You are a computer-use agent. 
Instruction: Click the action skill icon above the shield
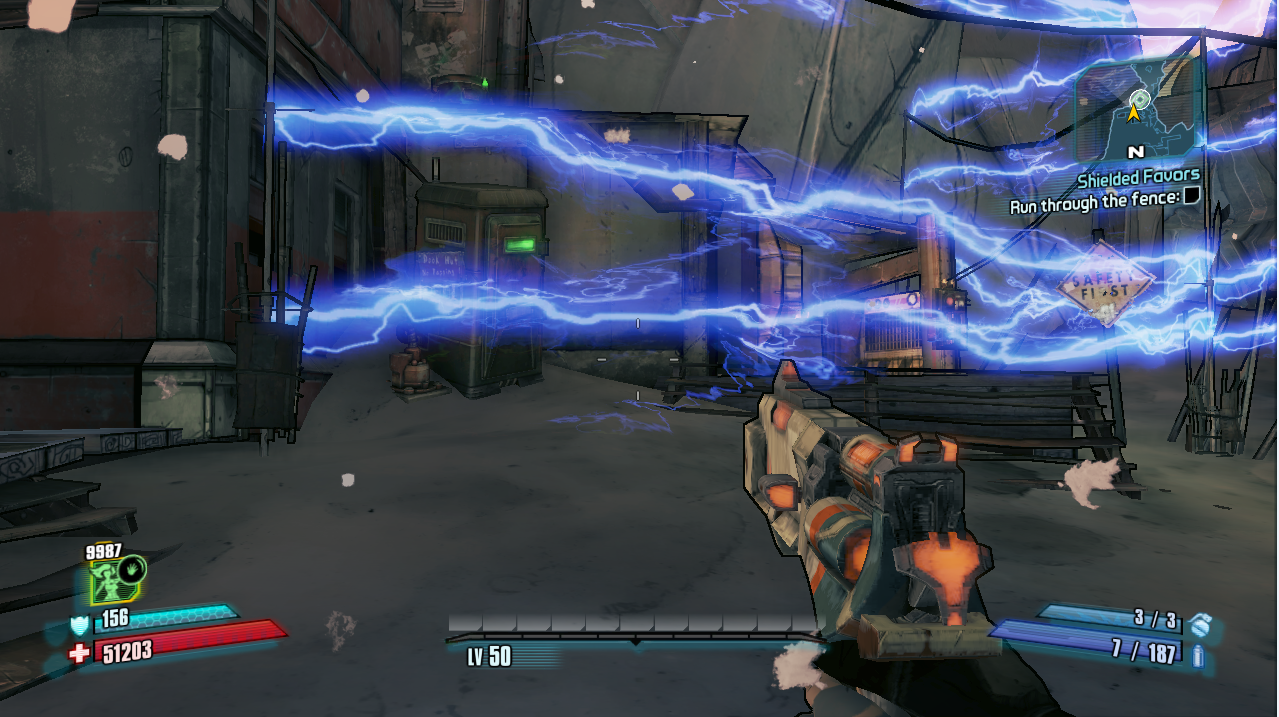click(117, 581)
